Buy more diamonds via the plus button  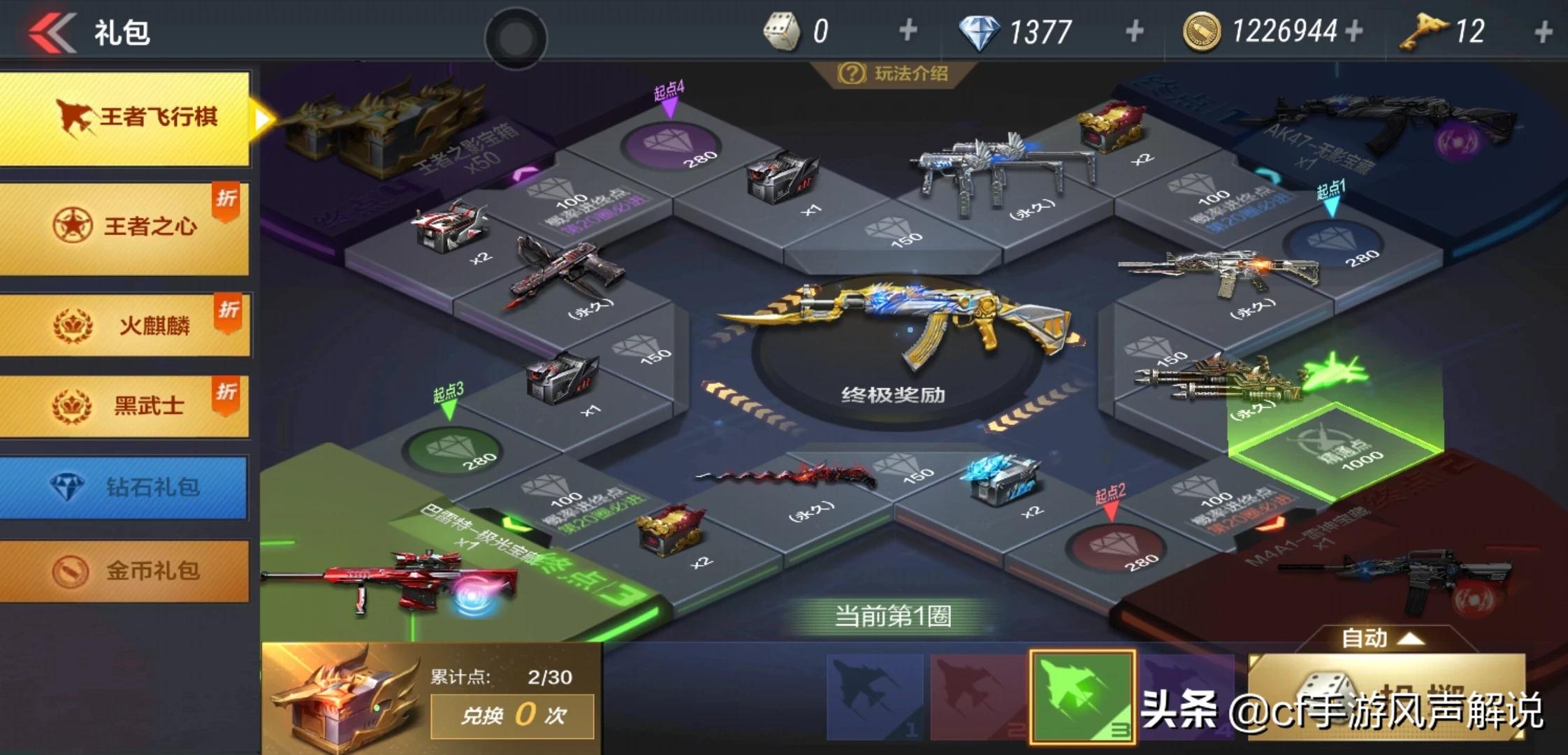click(x=1135, y=31)
